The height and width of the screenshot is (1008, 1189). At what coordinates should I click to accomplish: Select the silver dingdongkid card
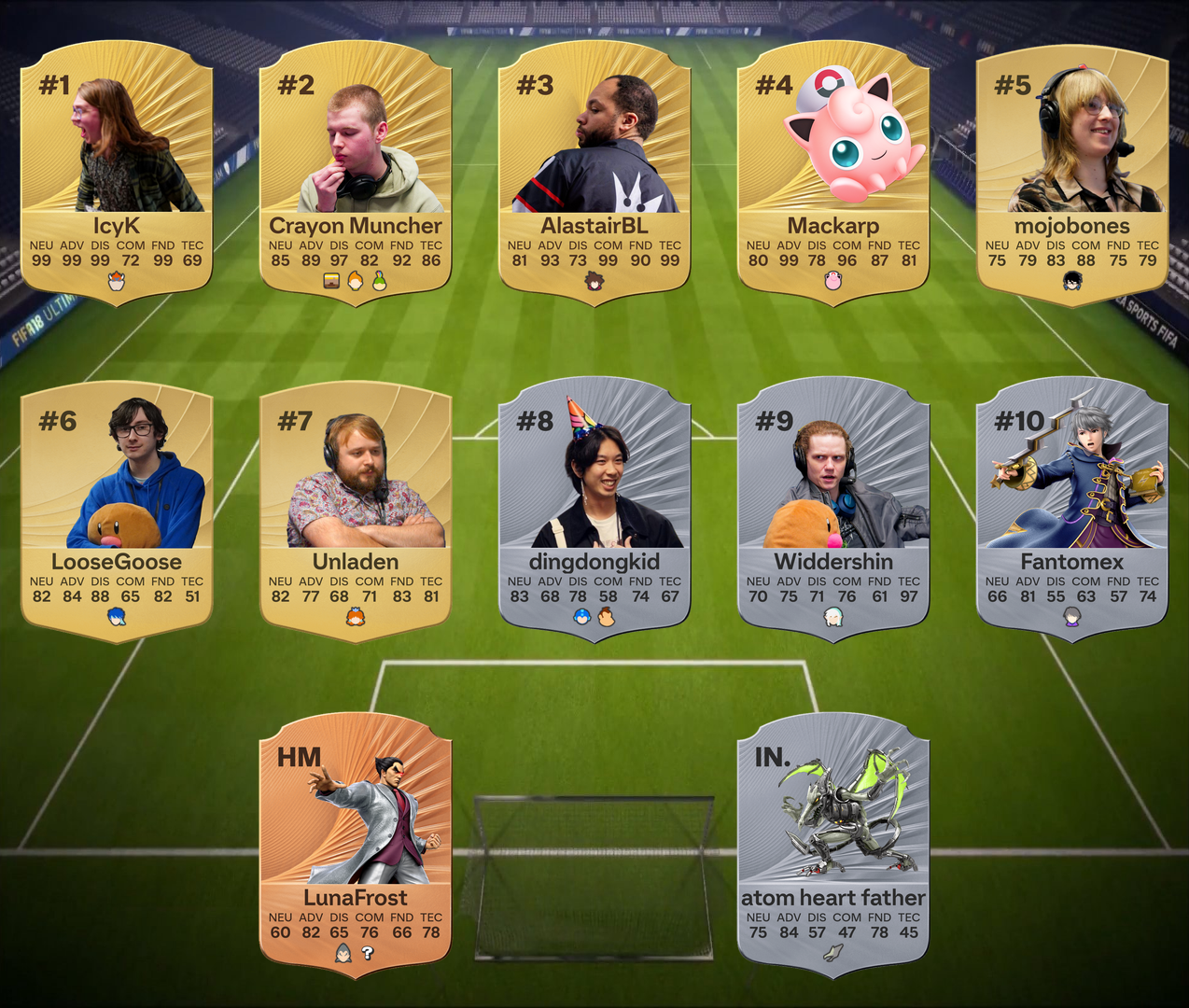pyautogui.click(x=594, y=509)
